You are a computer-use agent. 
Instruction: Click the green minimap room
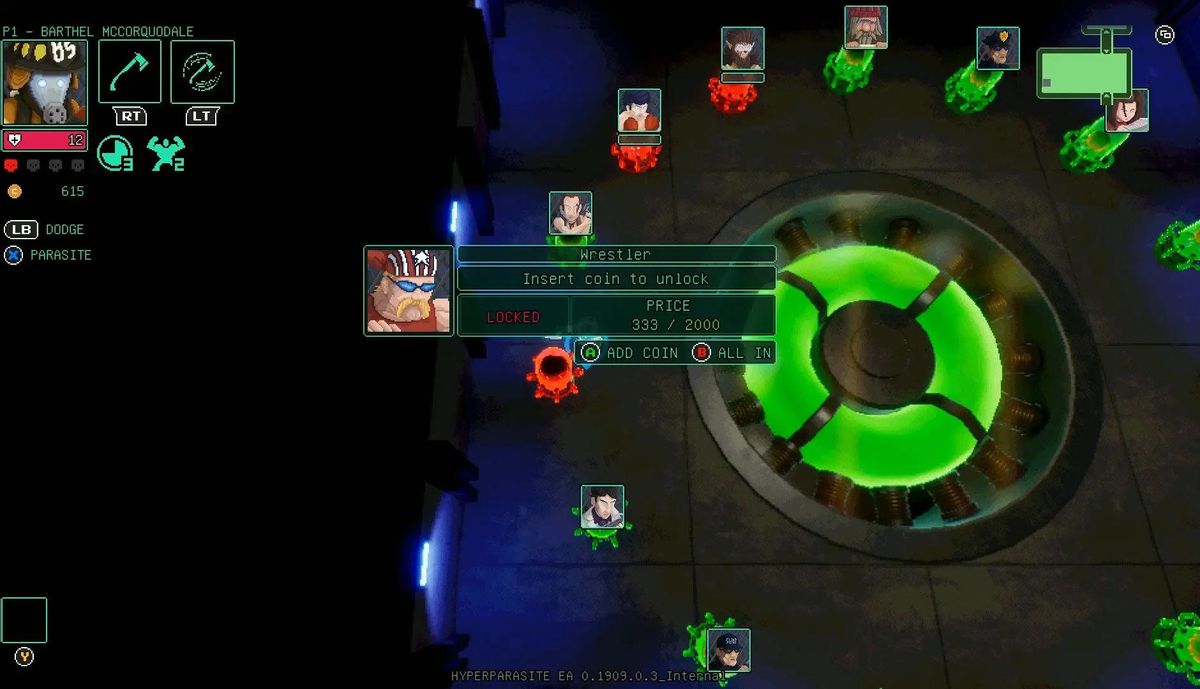coord(1084,73)
